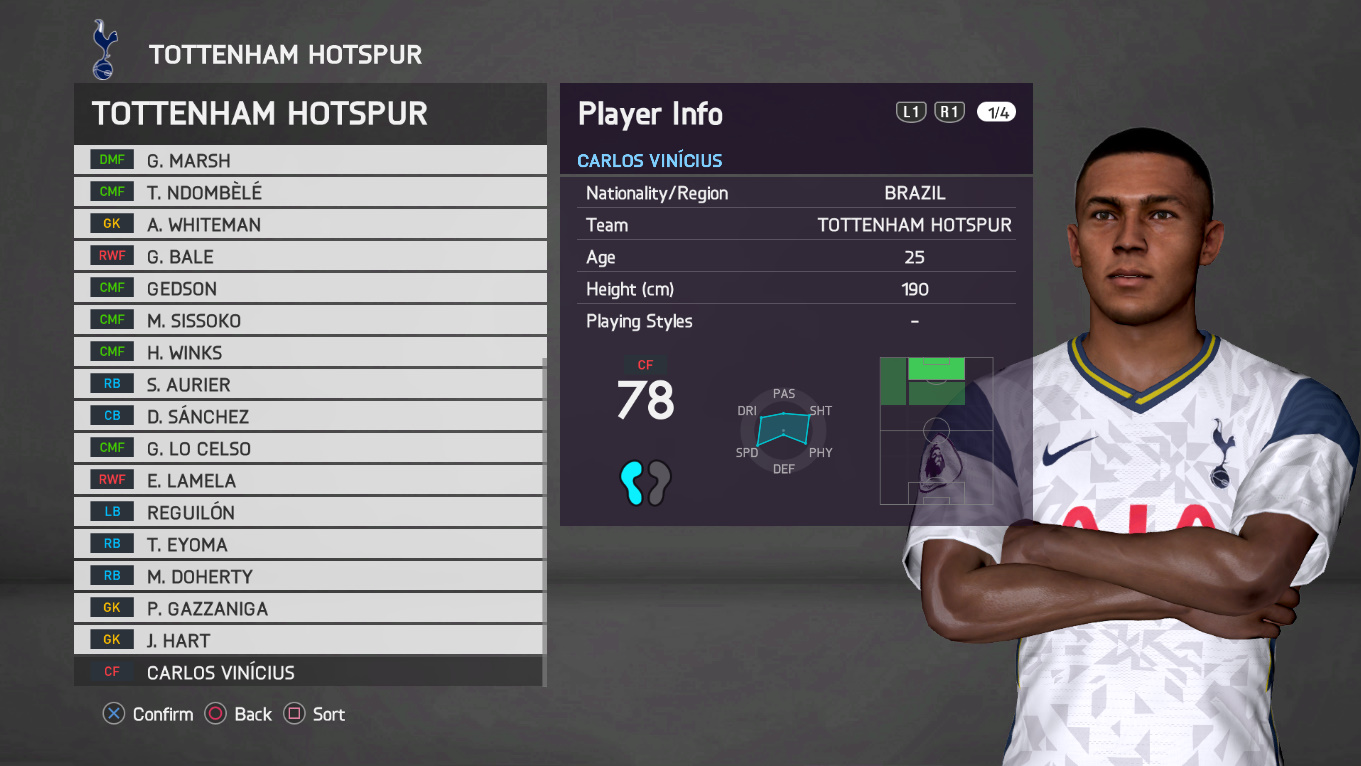Screen dimensions: 1361x766
Task: Pick J. Hart in the roster
Action: [310, 640]
